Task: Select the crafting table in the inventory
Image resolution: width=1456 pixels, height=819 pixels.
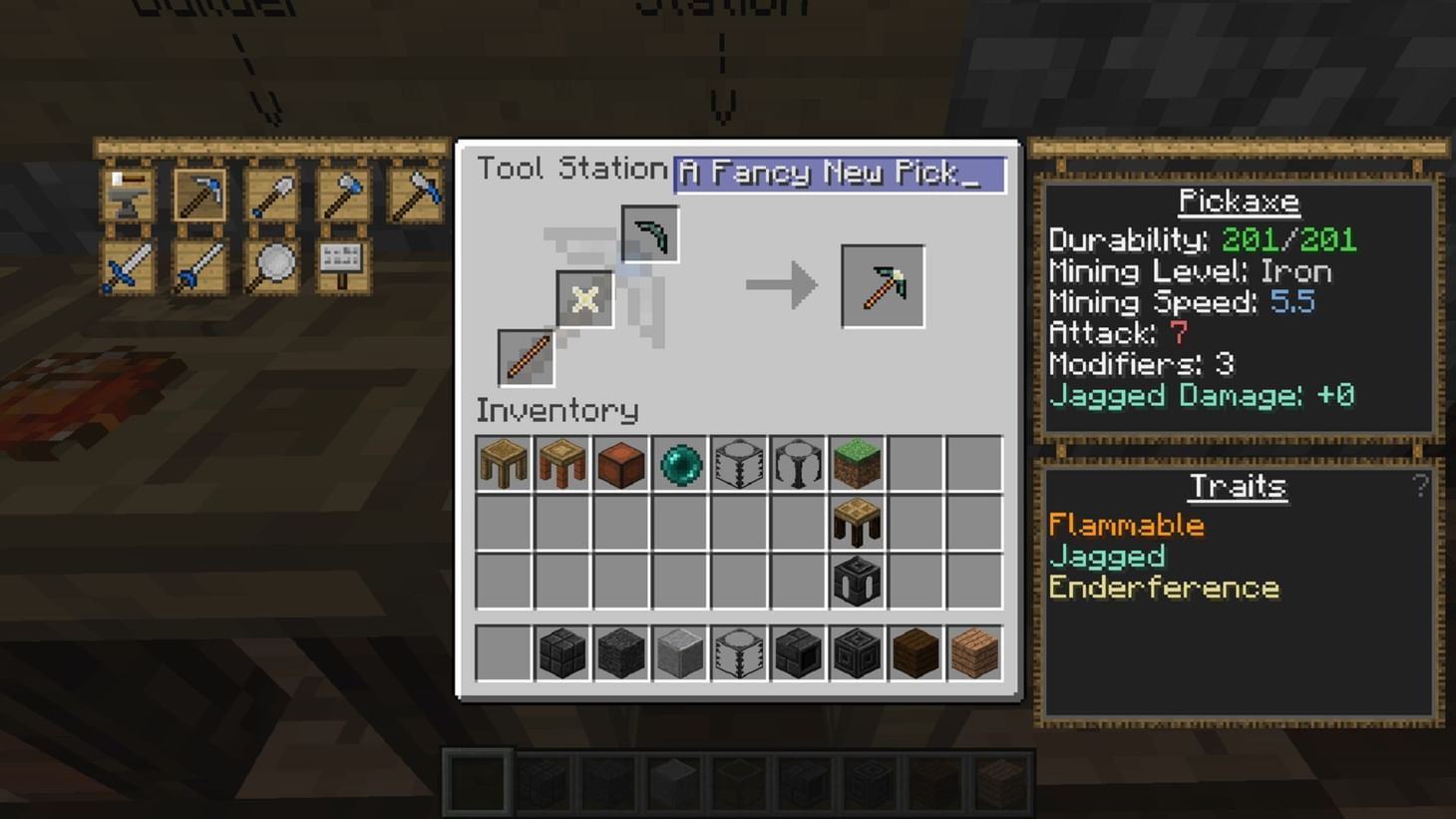Action: point(856,519)
